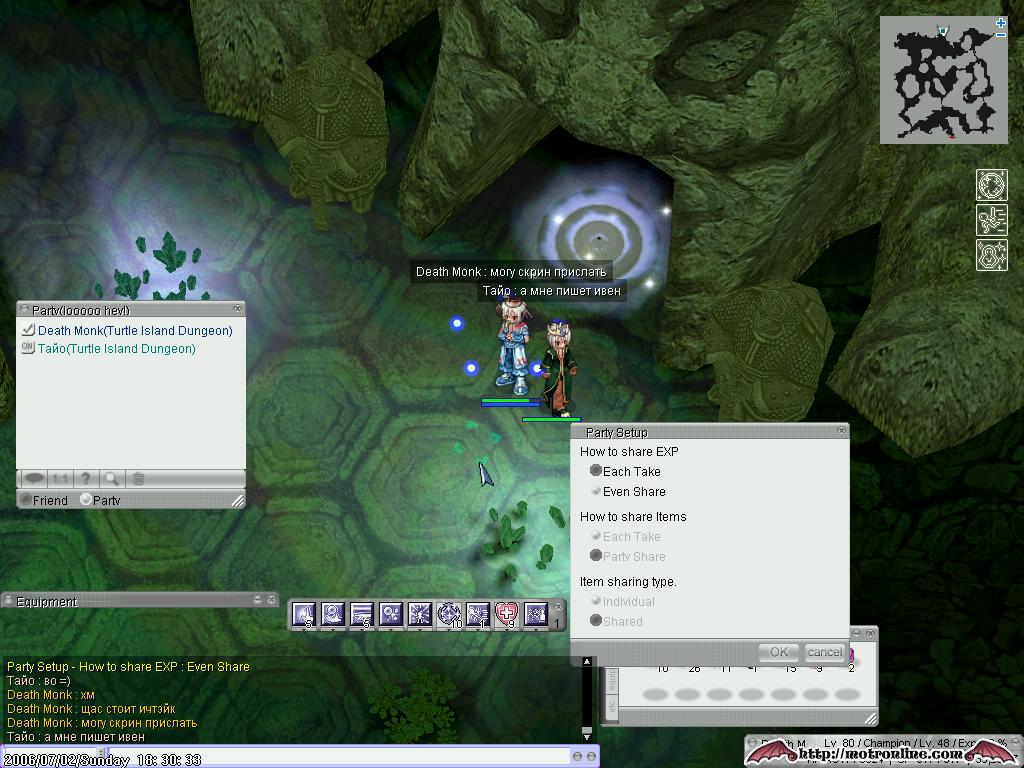This screenshot has width=1024, height=768.
Task: Click the magnifying glass button
Action: coord(112,479)
